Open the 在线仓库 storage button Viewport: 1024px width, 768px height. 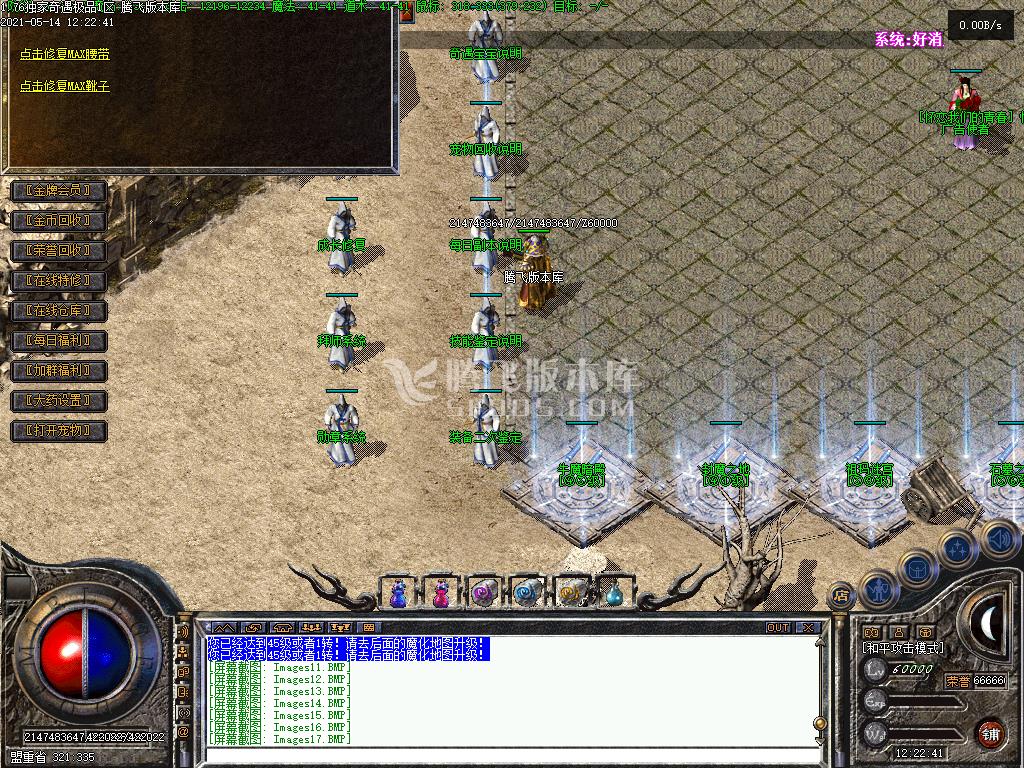tap(58, 311)
